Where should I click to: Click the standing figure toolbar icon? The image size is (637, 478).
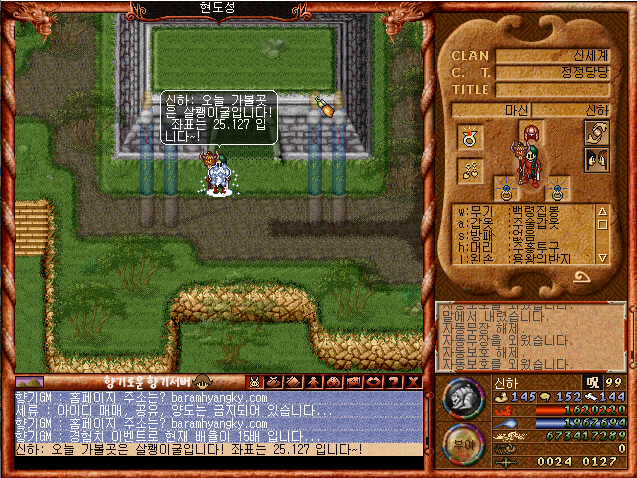312,381
